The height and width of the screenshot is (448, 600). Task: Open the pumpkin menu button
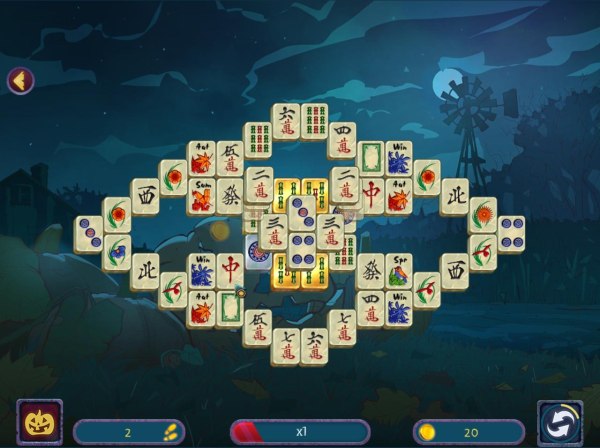tap(39, 422)
